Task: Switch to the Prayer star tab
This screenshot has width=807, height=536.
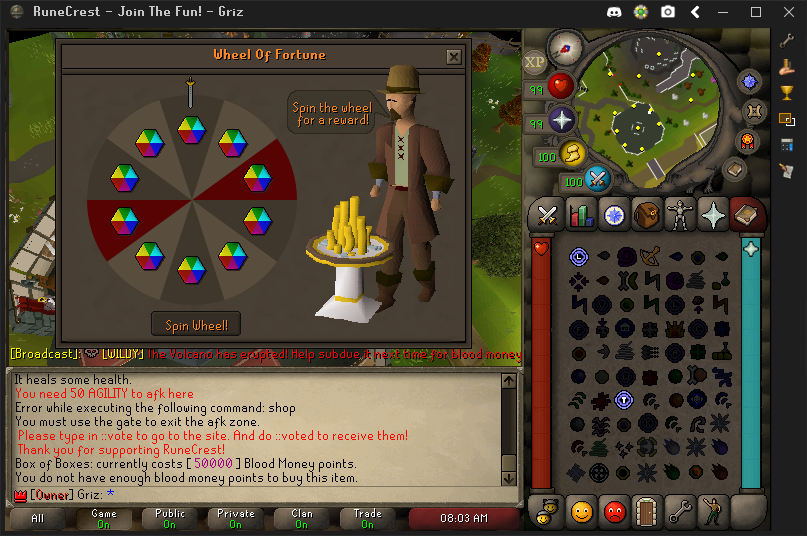Action: coord(713,214)
